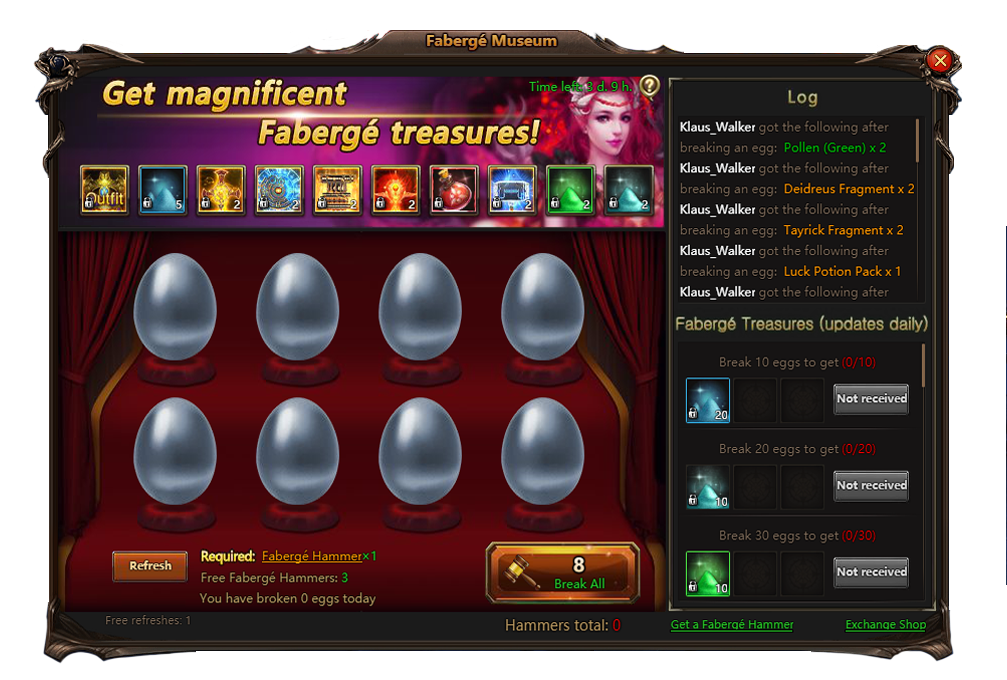The image size is (1007, 680).
Task: Claim the Break 10 eggs reward button
Action: pyautogui.click(x=871, y=398)
